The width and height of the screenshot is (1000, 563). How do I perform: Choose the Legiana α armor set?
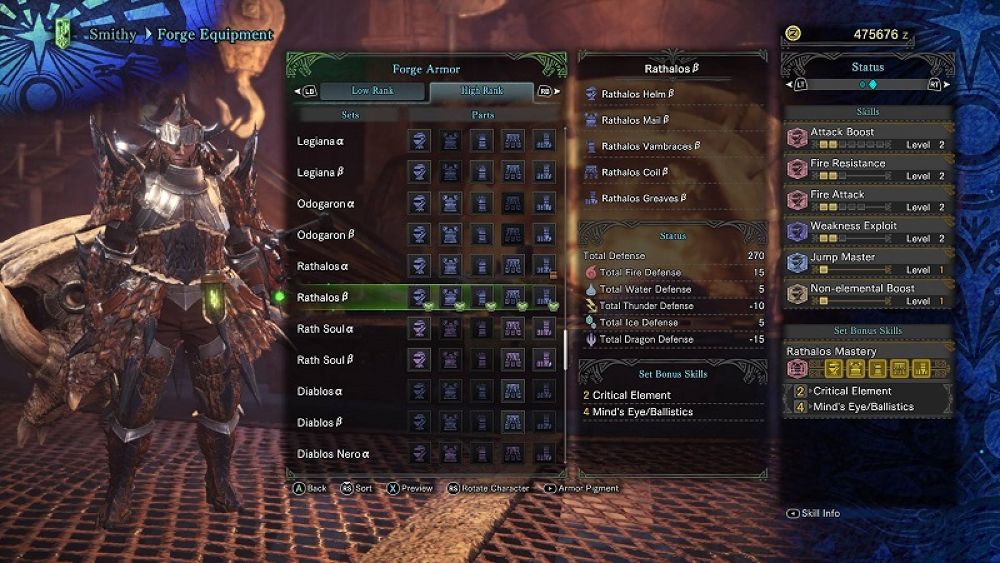coord(322,141)
